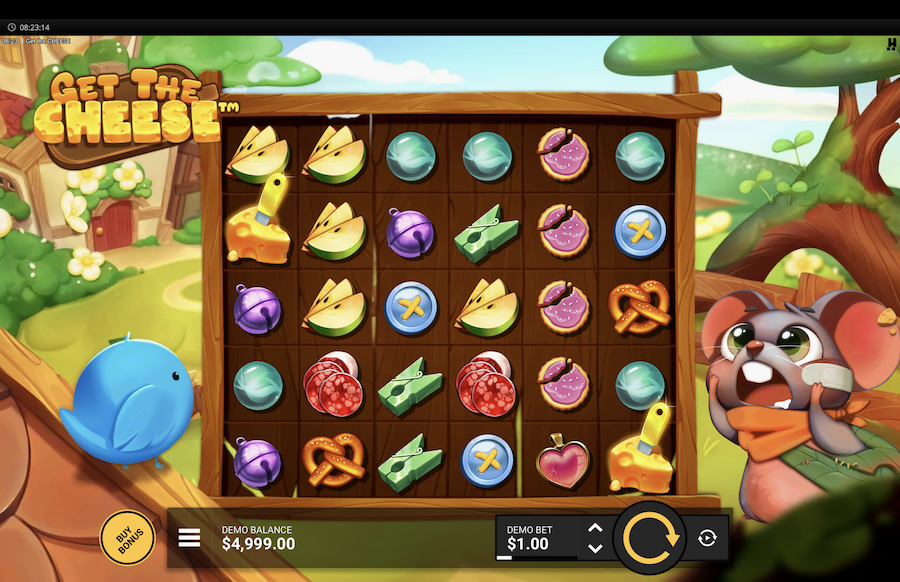Open the Buy Bonus feature
This screenshot has height=582, width=900.
click(x=128, y=538)
